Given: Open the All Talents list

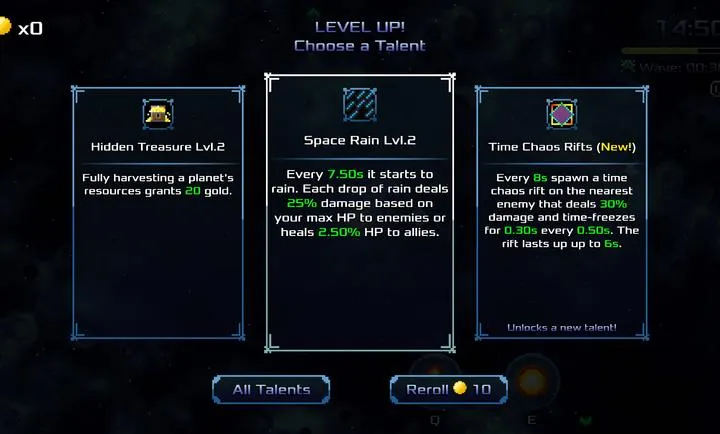Looking at the screenshot, I should click(x=271, y=389).
